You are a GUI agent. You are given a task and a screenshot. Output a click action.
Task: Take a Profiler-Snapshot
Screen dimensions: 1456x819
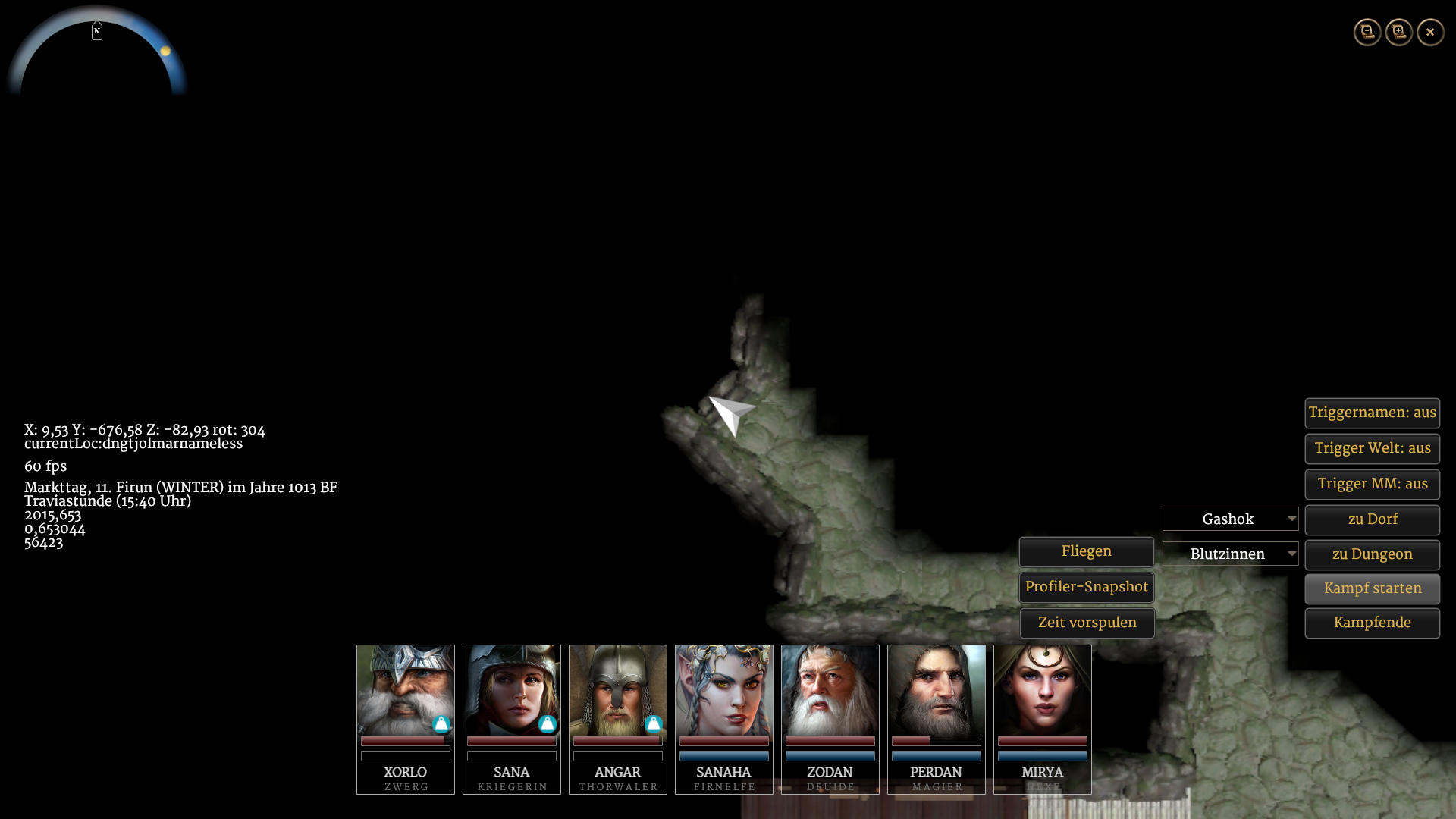pos(1086,587)
